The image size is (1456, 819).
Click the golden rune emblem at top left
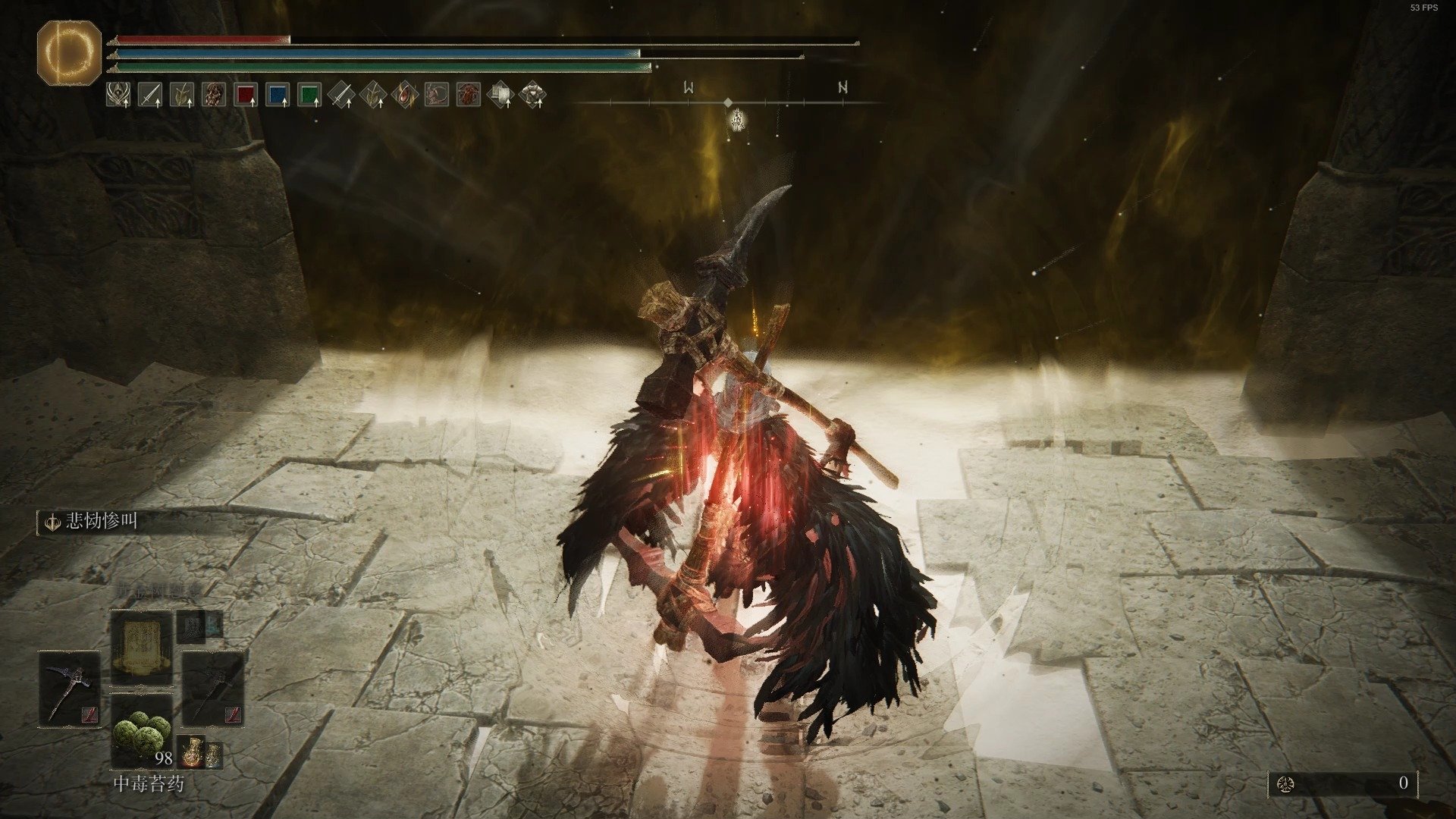(69, 52)
